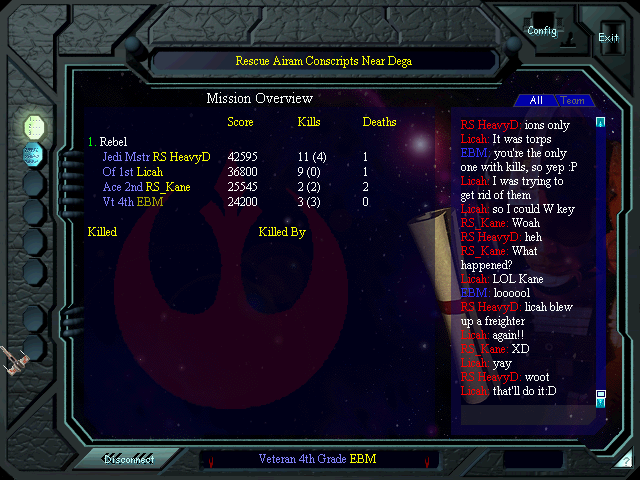Open the Config menu

pyautogui.click(x=542, y=31)
